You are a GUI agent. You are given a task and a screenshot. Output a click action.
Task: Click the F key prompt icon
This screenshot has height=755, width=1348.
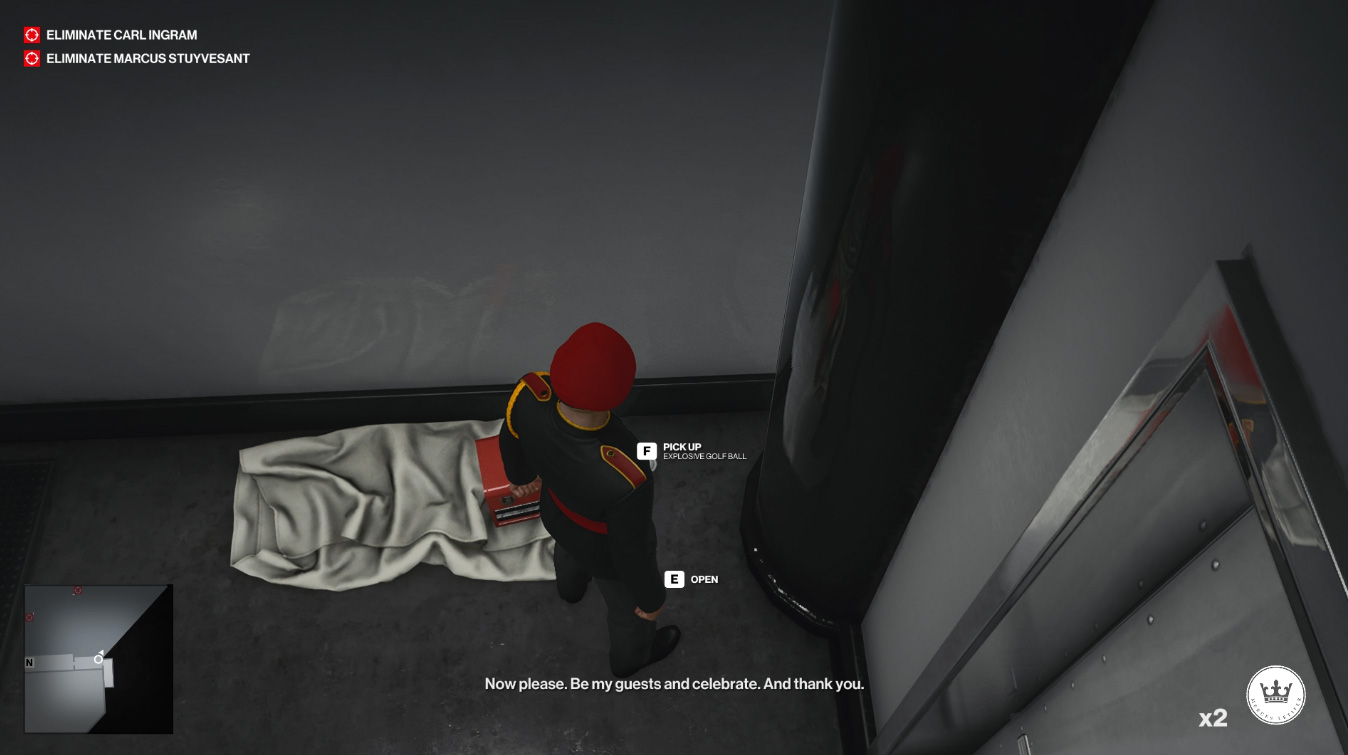pos(646,448)
